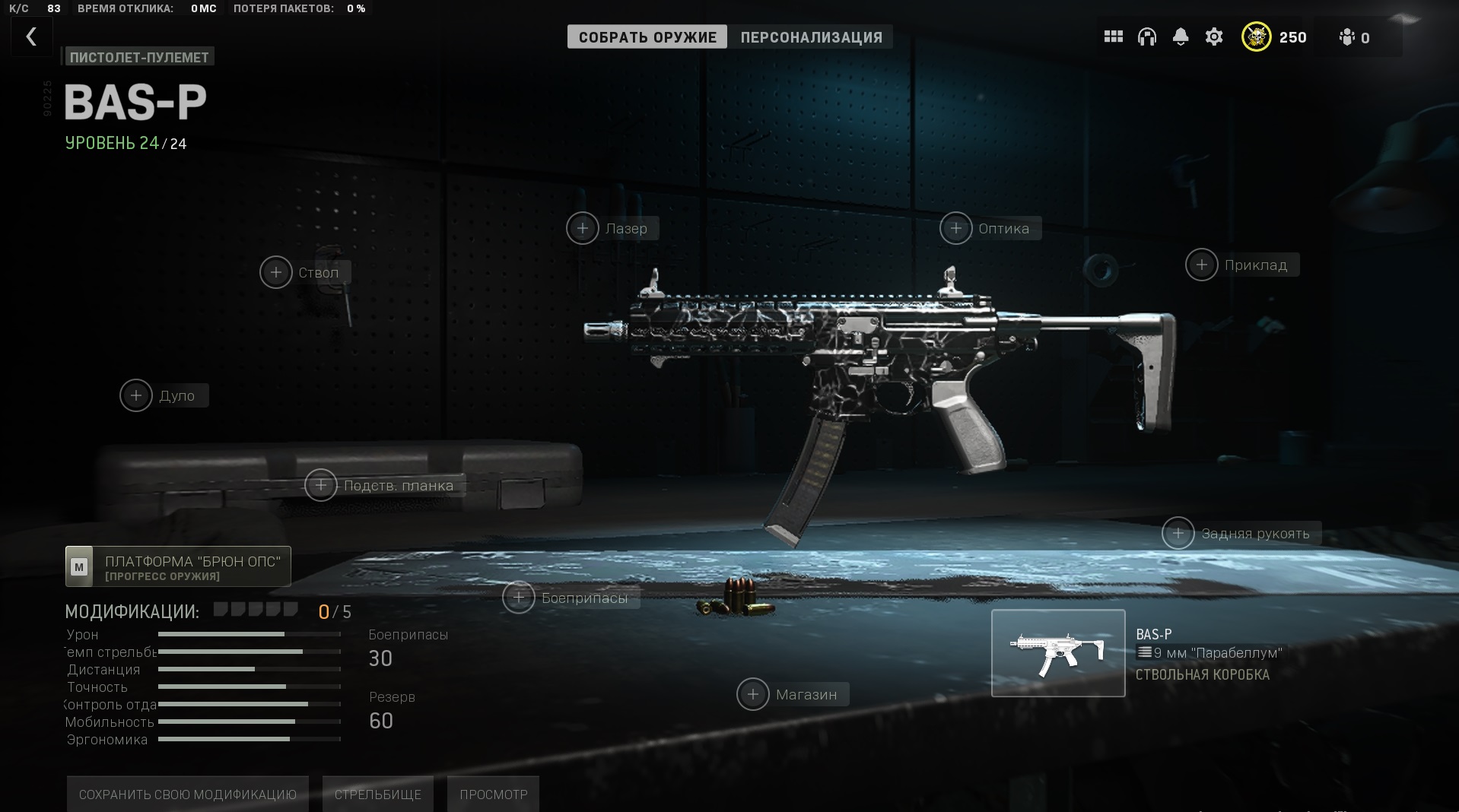
Task: Open settings with the gear icon
Action: (x=1214, y=36)
